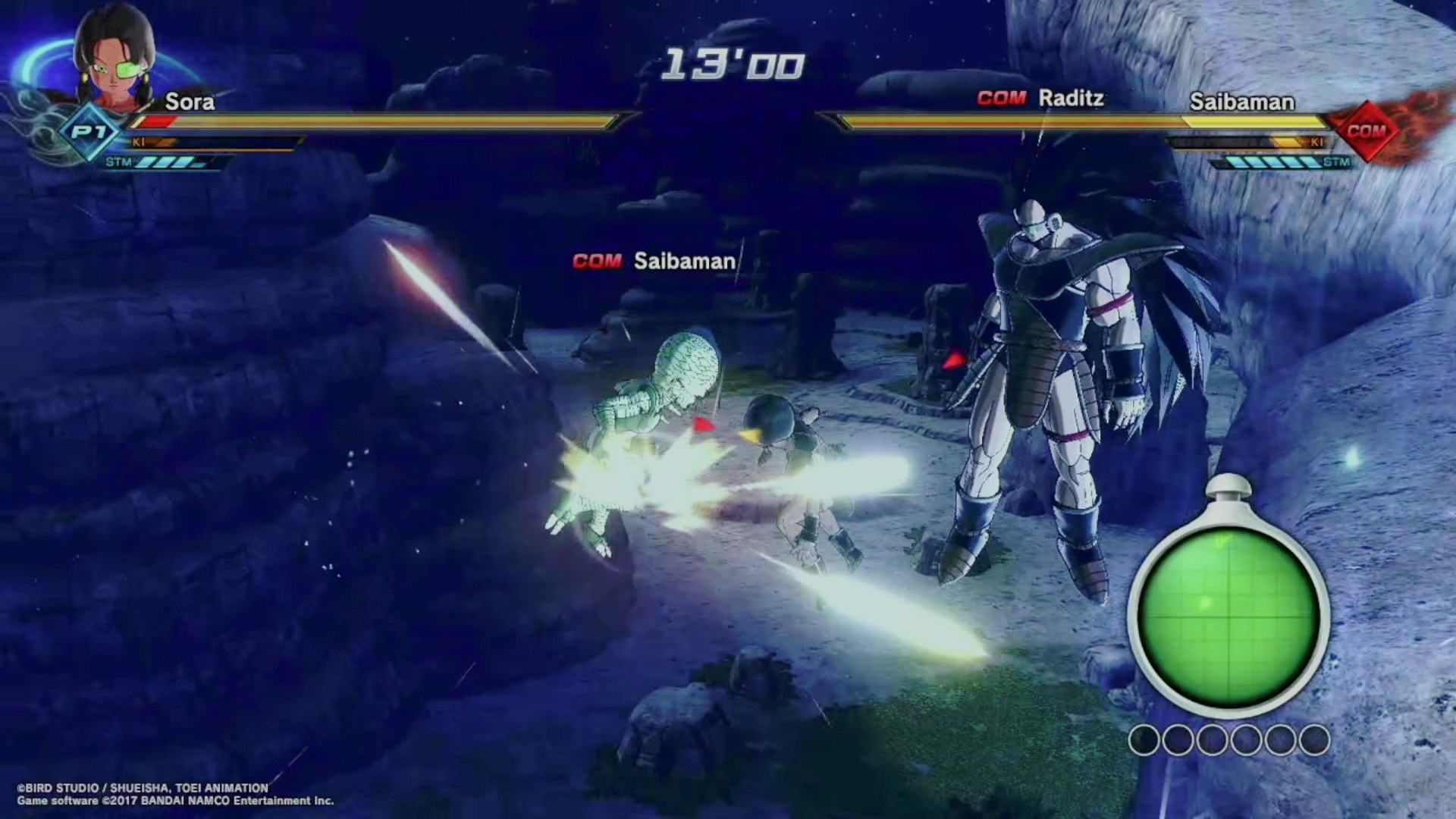Select the blue P1 diamond badge
Screen dimensions: 1456x819
tap(89, 133)
